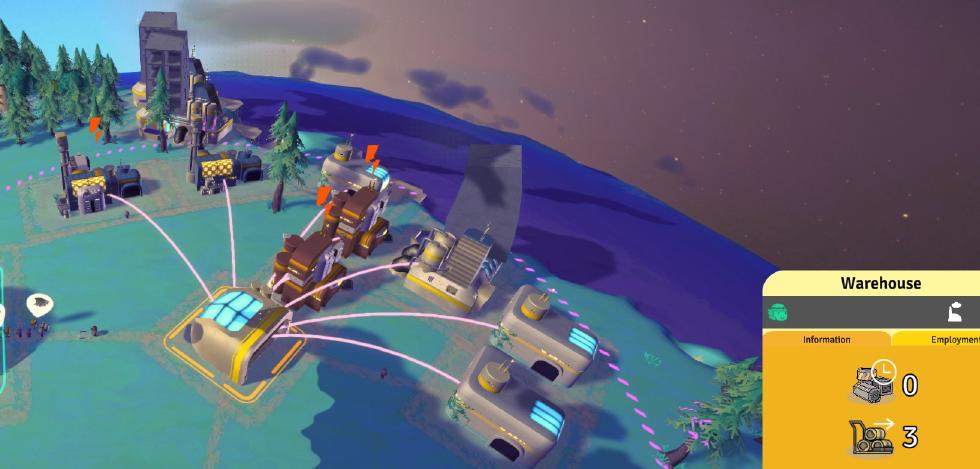Viewport: 980px width, 469px height.
Task: Switch to the Information tab
Action: (826, 339)
